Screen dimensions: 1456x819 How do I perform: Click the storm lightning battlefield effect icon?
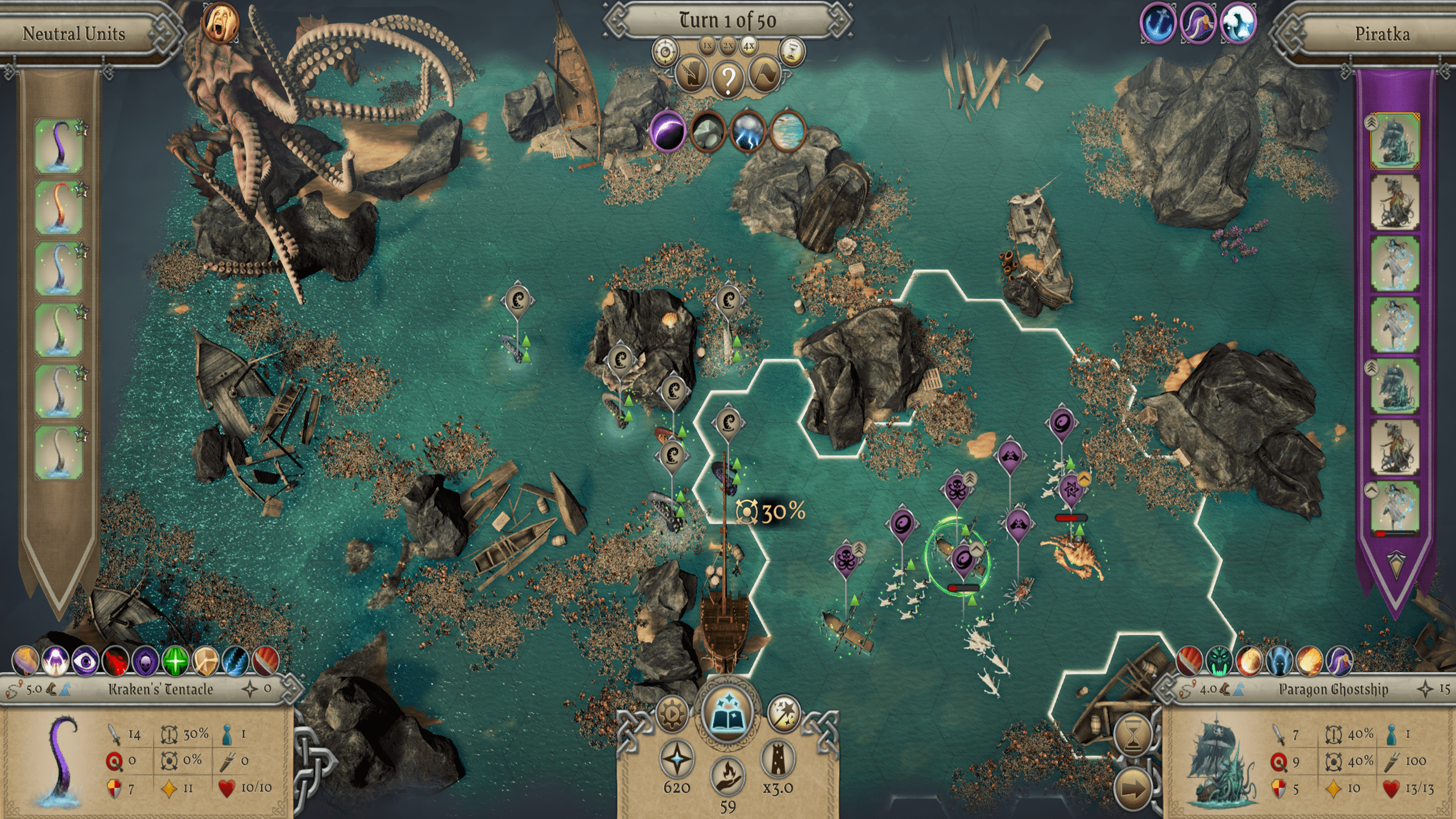[x=747, y=131]
